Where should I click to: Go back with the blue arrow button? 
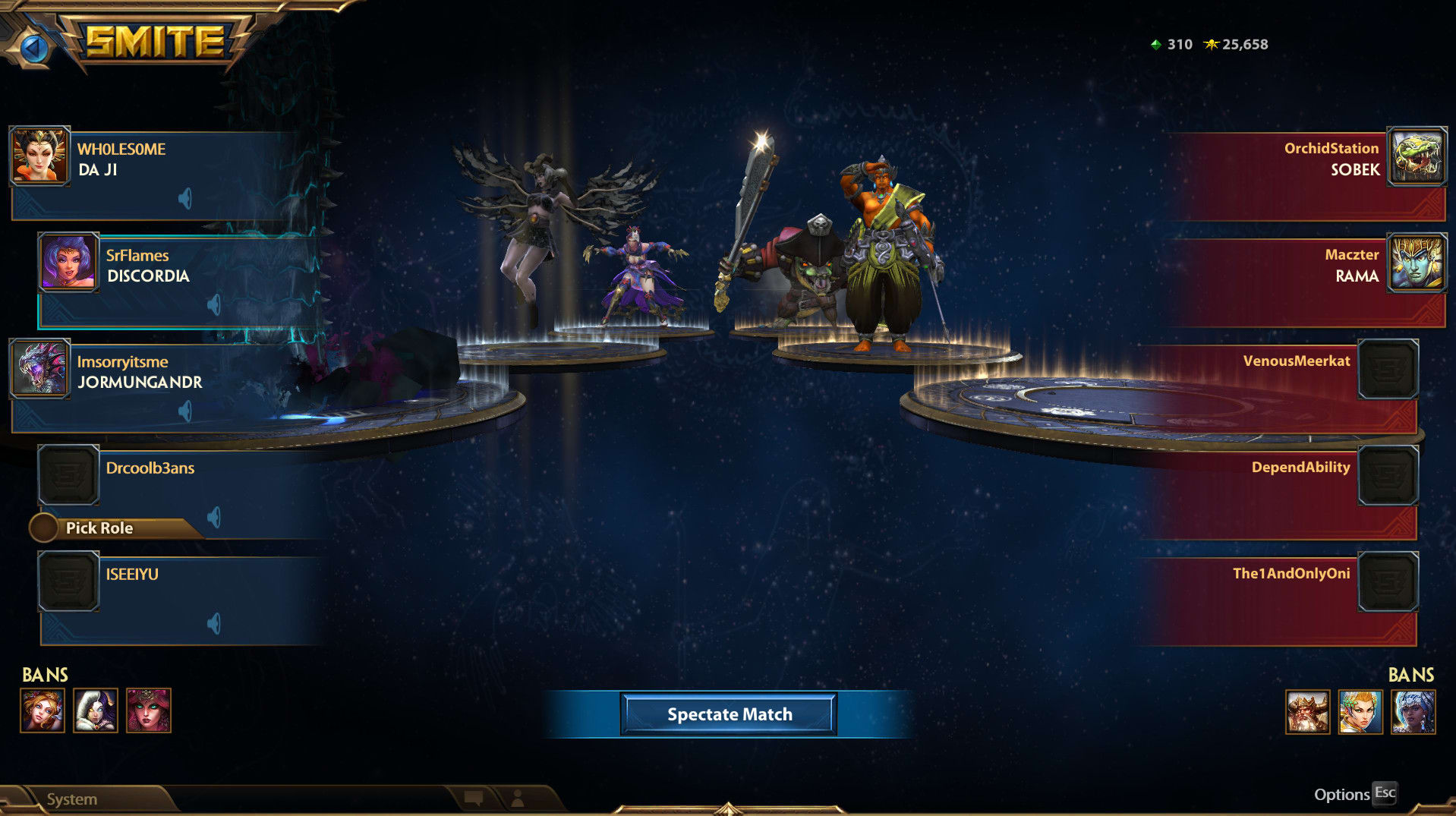(x=33, y=48)
